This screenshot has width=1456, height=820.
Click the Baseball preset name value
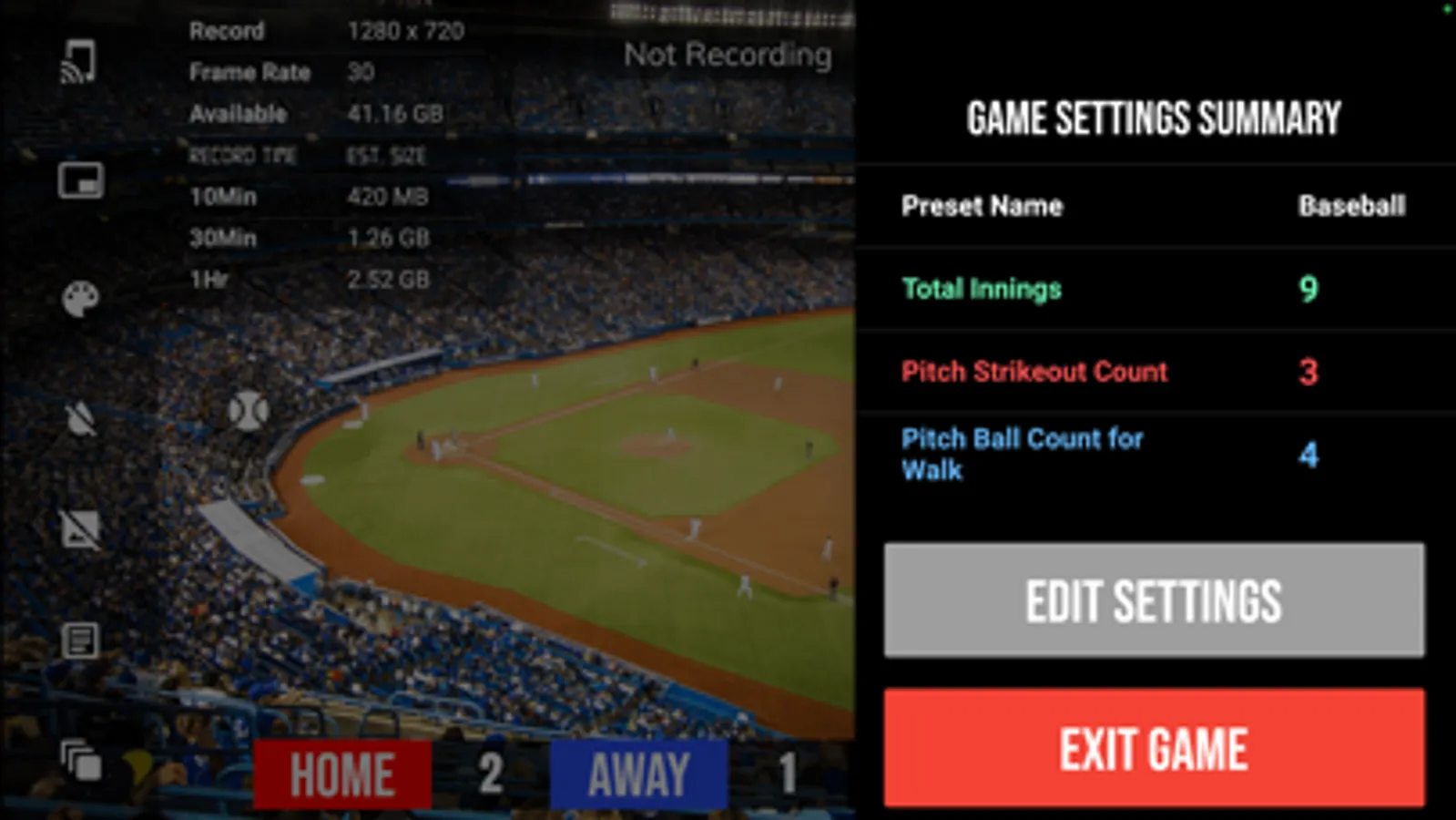click(x=1351, y=207)
